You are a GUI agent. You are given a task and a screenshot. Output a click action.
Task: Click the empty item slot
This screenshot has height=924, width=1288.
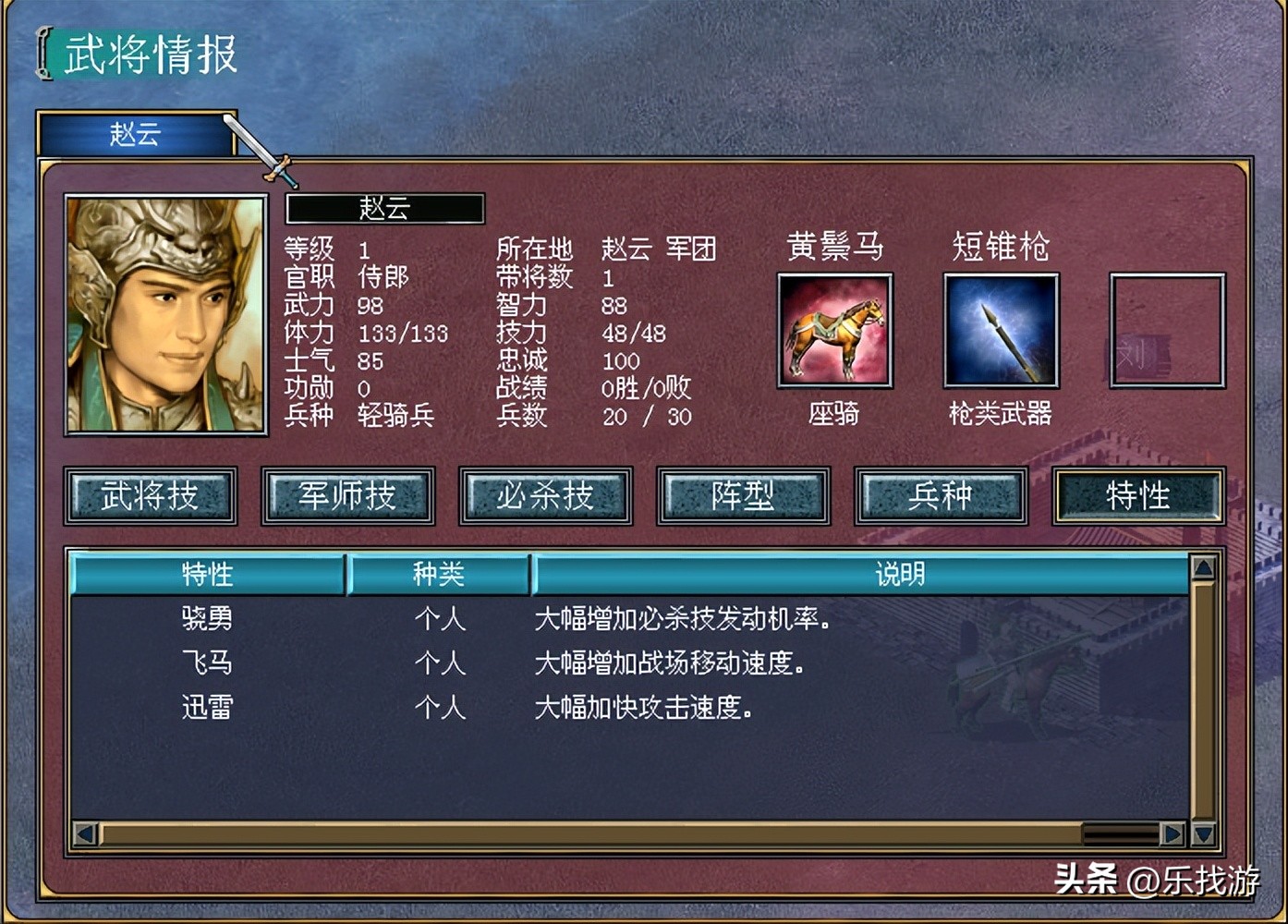1166,330
